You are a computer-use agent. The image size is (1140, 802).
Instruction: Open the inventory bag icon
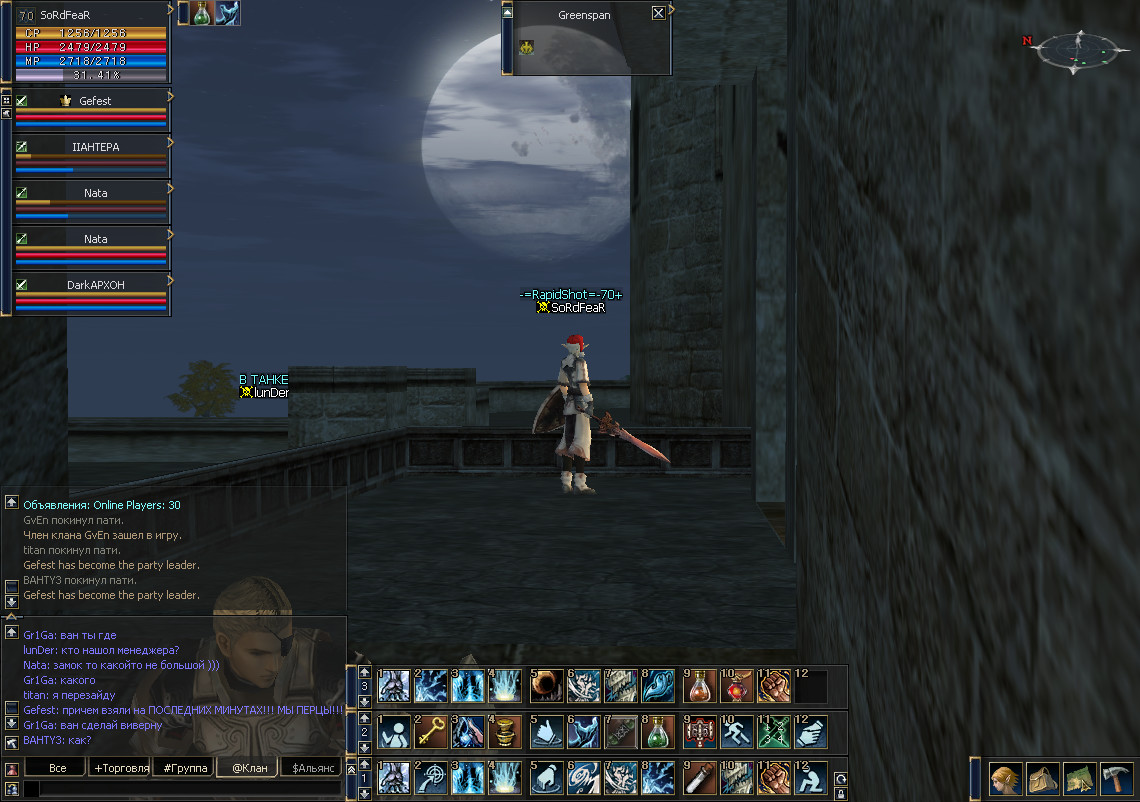[1042, 778]
